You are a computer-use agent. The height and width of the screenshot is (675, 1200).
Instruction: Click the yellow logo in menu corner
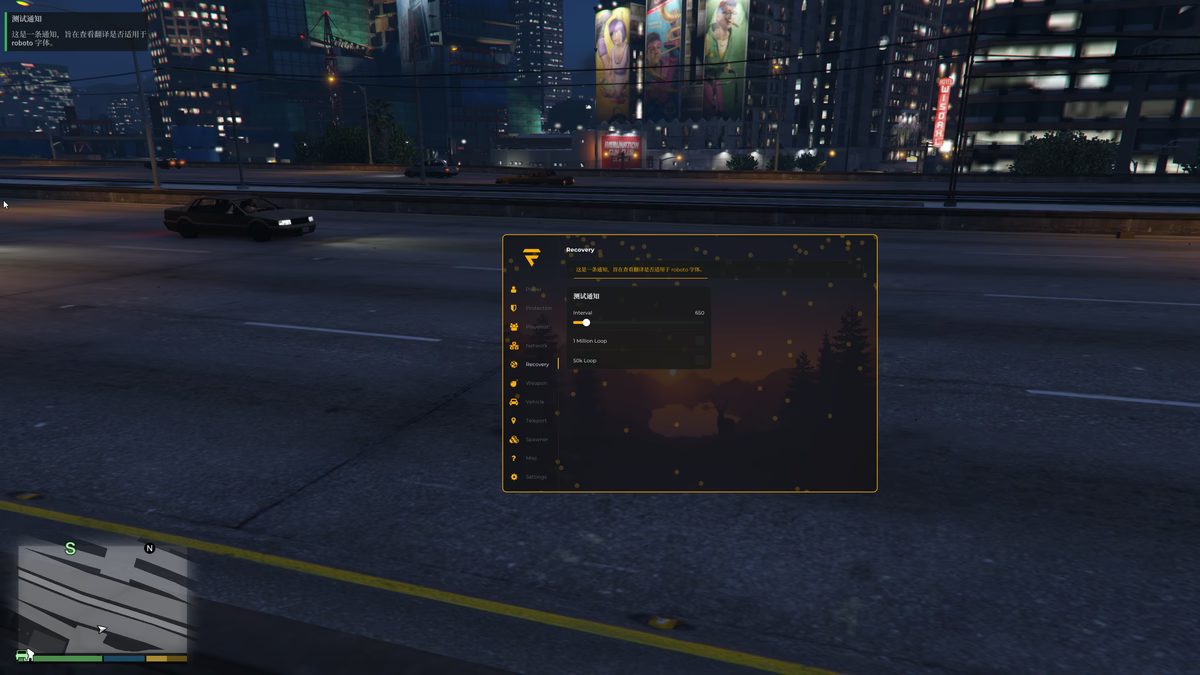click(x=531, y=257)
